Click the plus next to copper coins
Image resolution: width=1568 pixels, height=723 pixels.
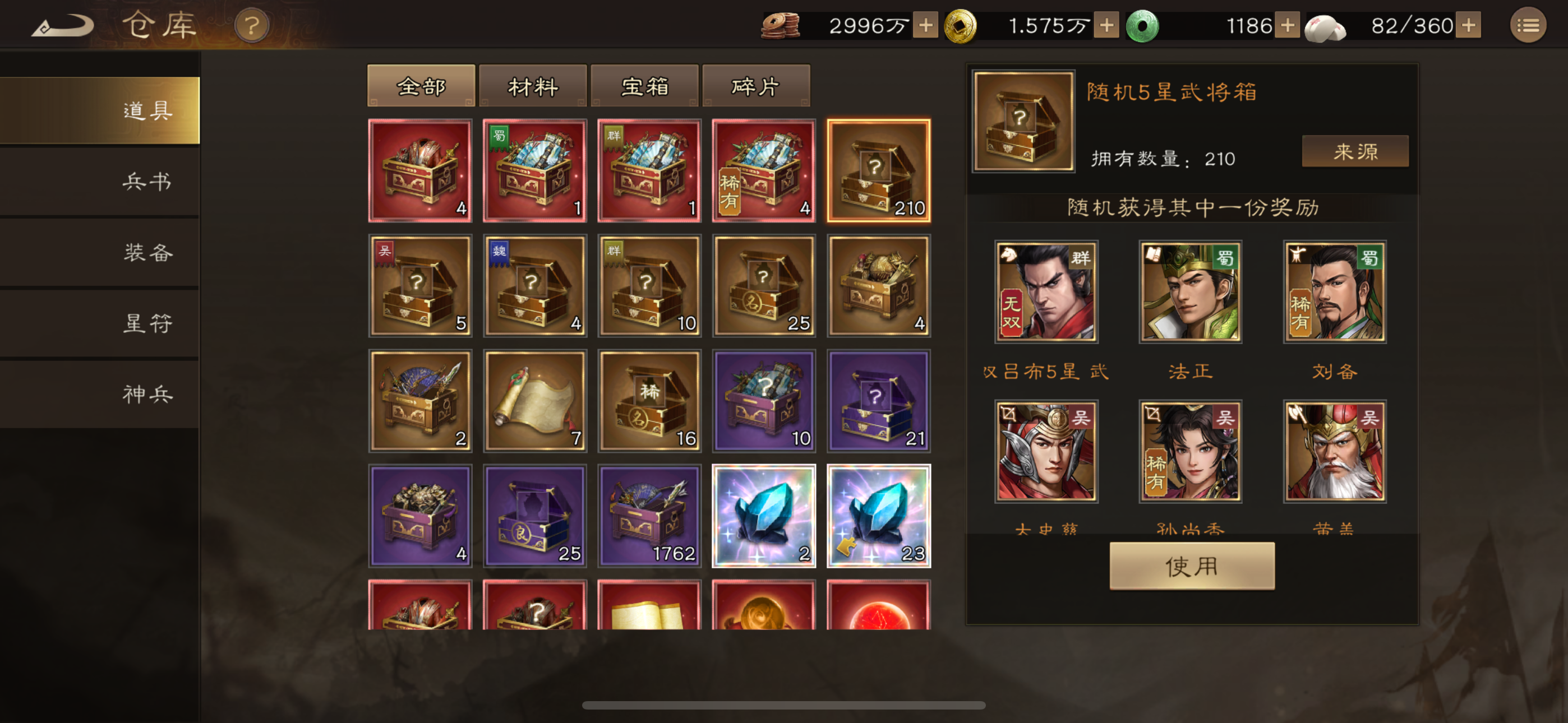coord(926,26)
